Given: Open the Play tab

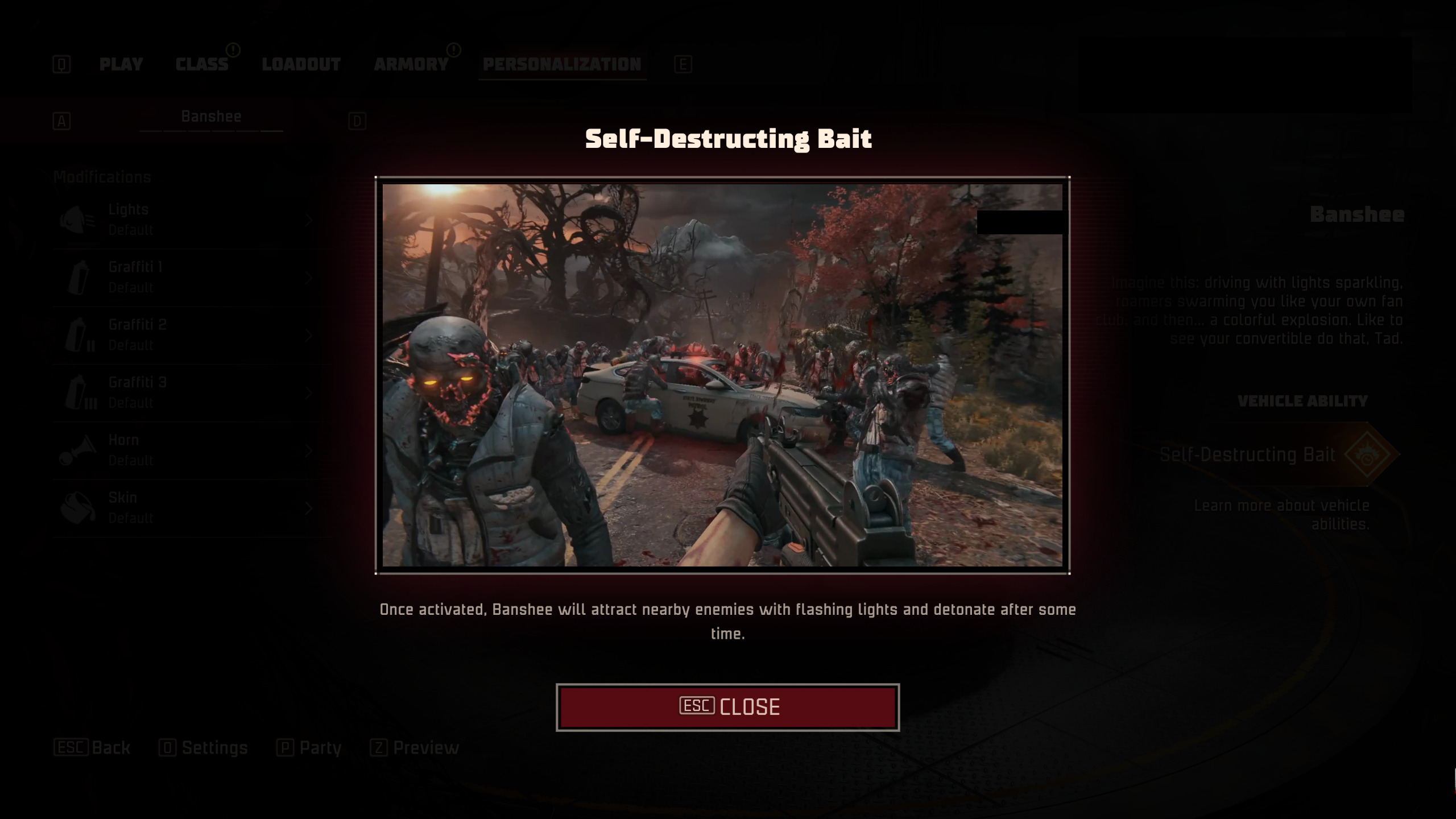Looking at the screenshot, I should point(121,64).
